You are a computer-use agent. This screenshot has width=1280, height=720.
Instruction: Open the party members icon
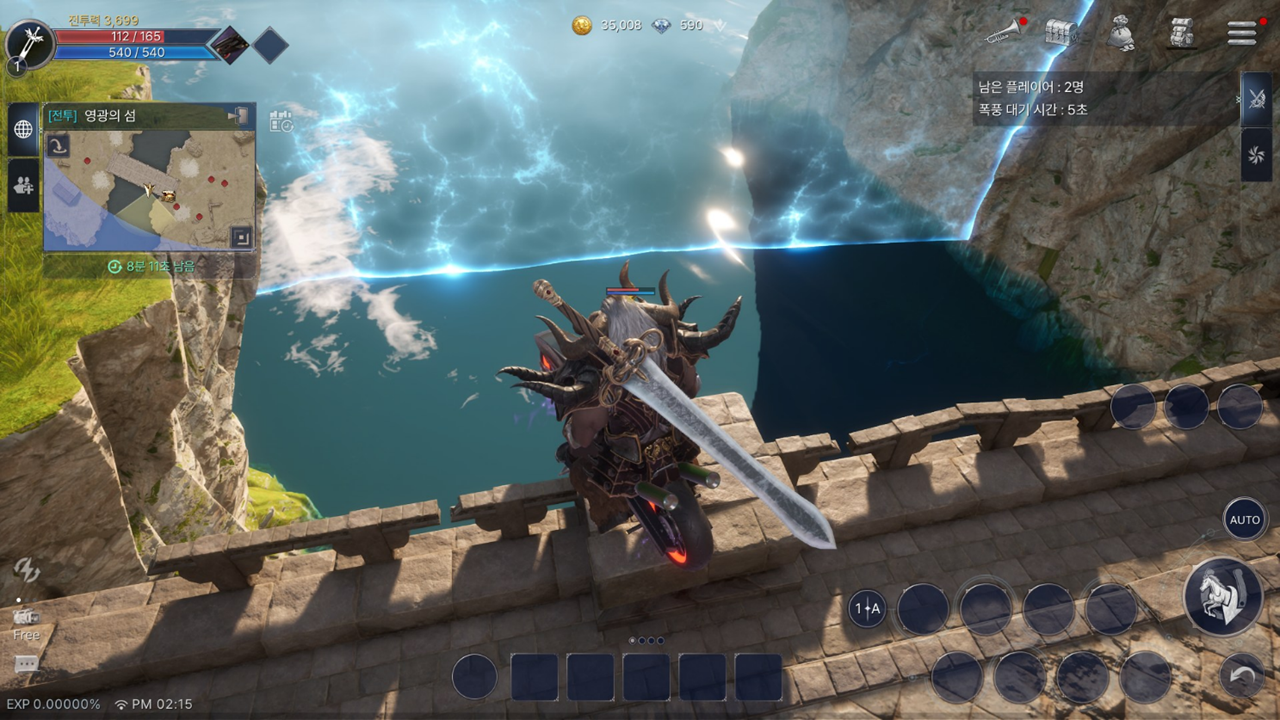[x=23, y=184]
